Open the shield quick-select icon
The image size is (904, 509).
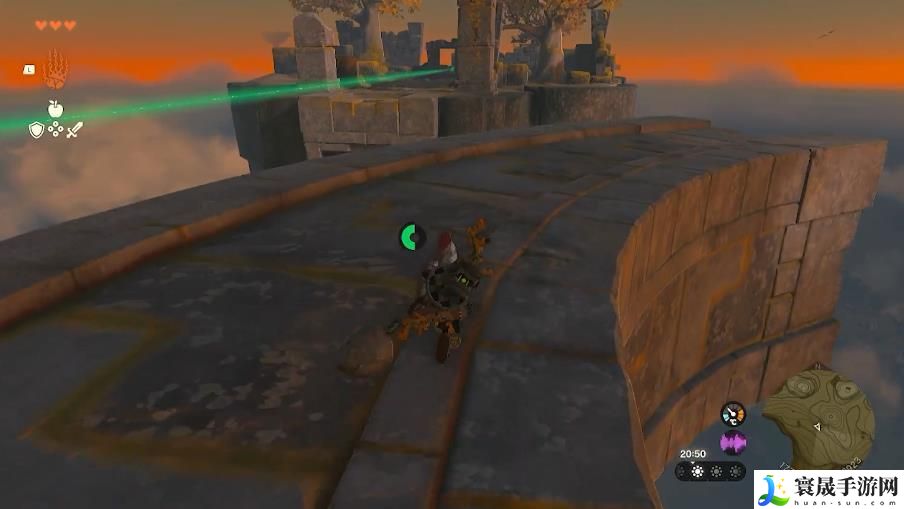(36, 129)
